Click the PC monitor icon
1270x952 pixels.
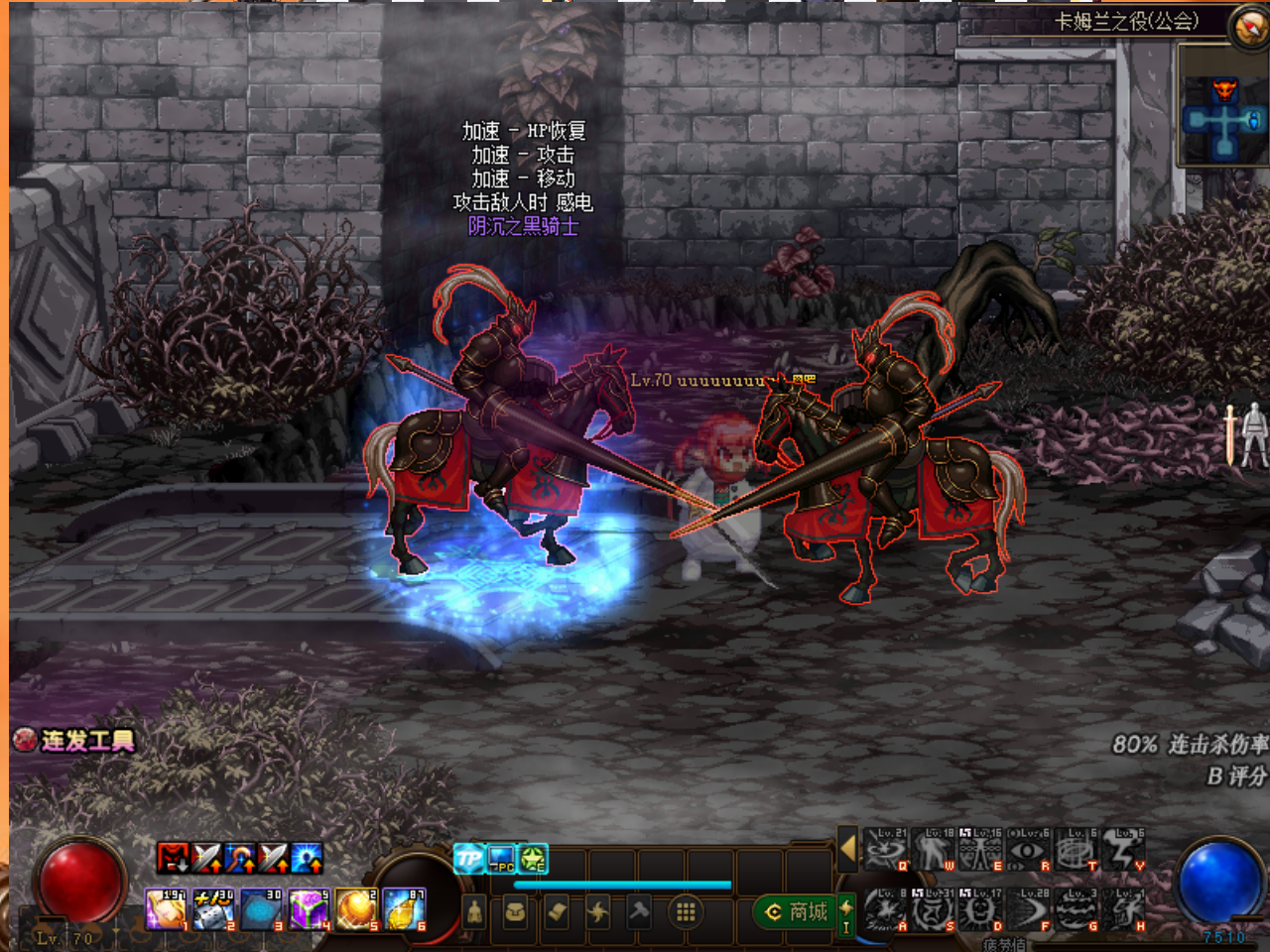coord(501,859)
